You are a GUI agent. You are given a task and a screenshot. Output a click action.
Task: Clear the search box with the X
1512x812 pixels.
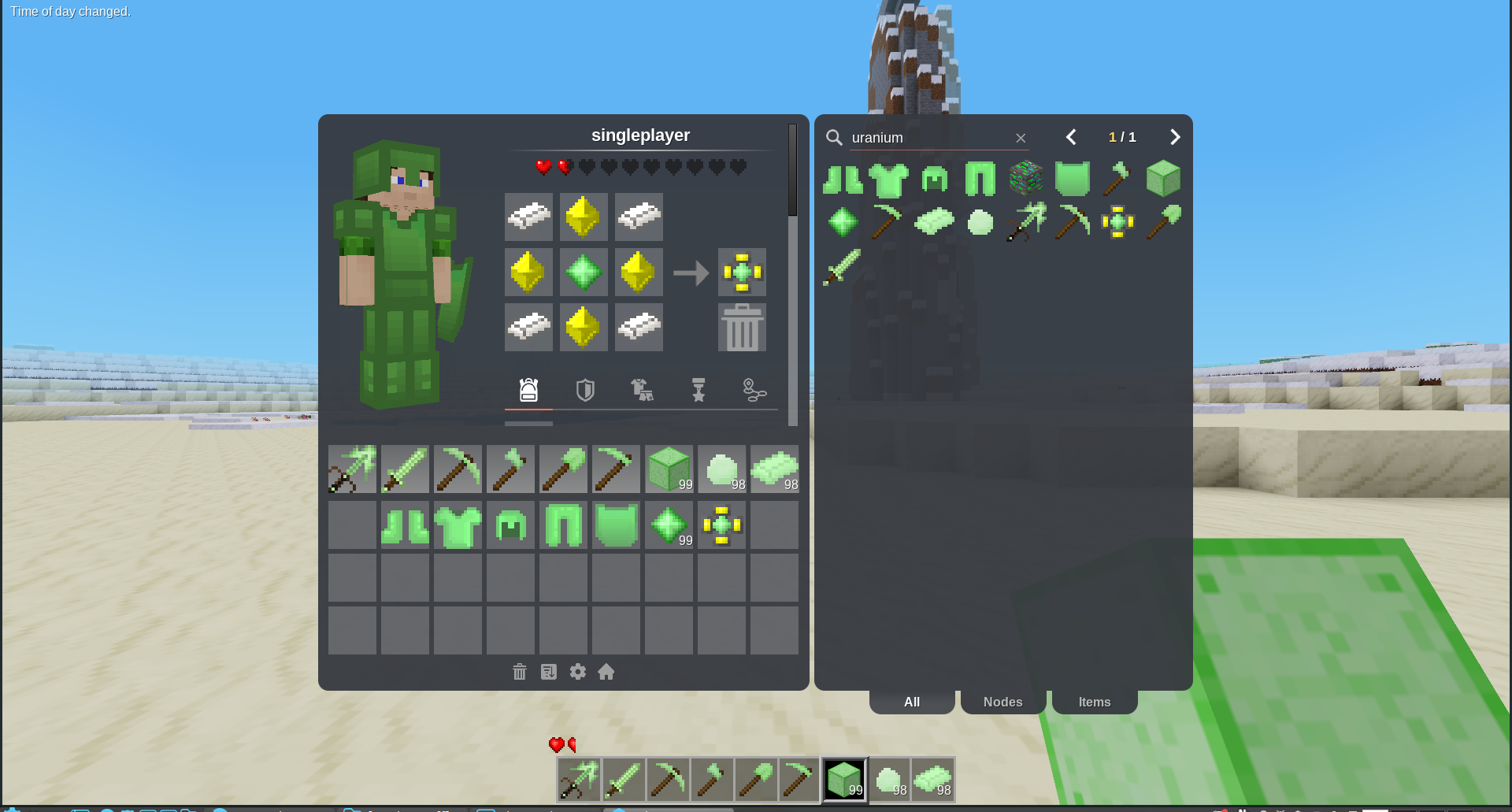(1021, 138)
